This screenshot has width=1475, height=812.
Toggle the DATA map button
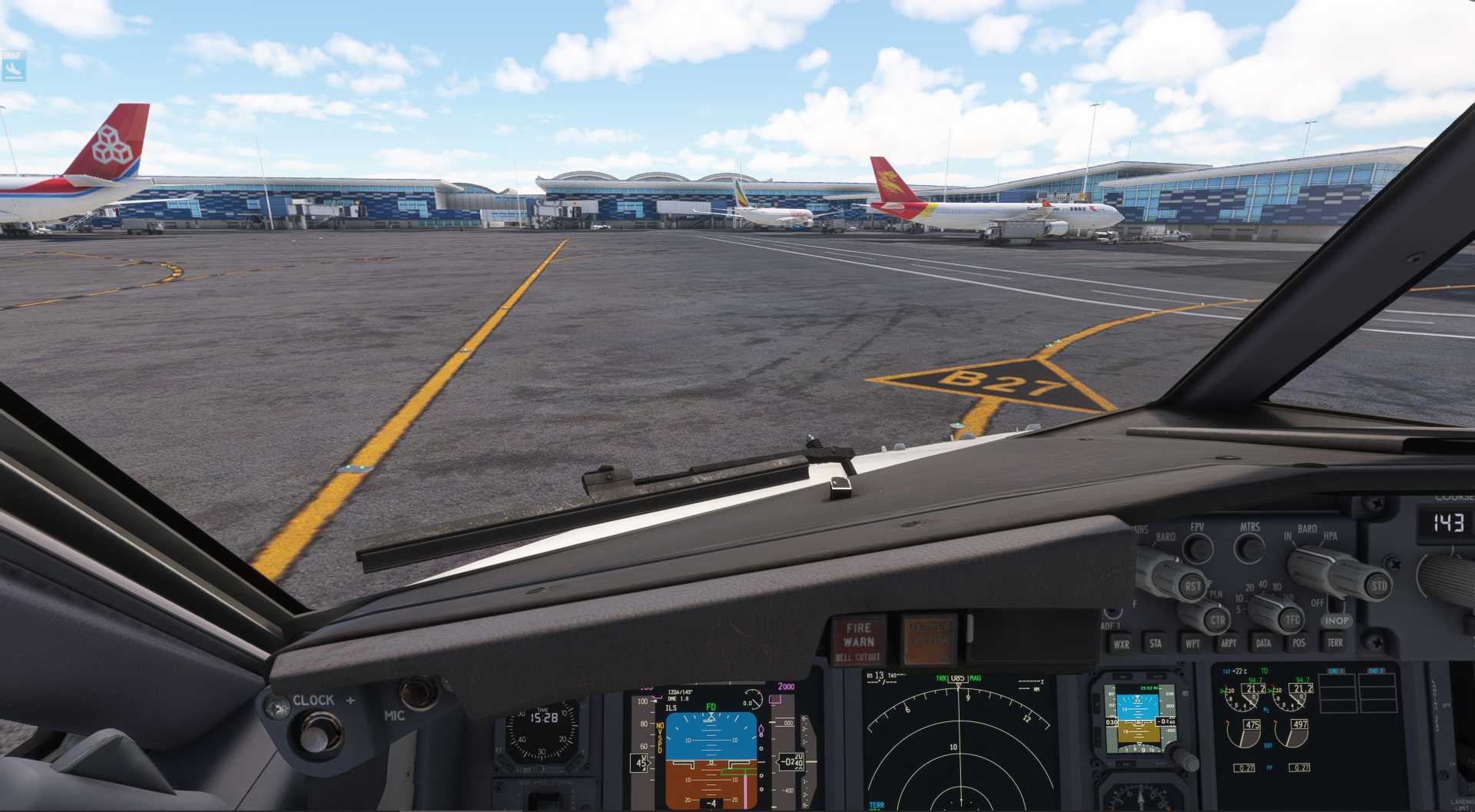click(x=1263, y=642)
